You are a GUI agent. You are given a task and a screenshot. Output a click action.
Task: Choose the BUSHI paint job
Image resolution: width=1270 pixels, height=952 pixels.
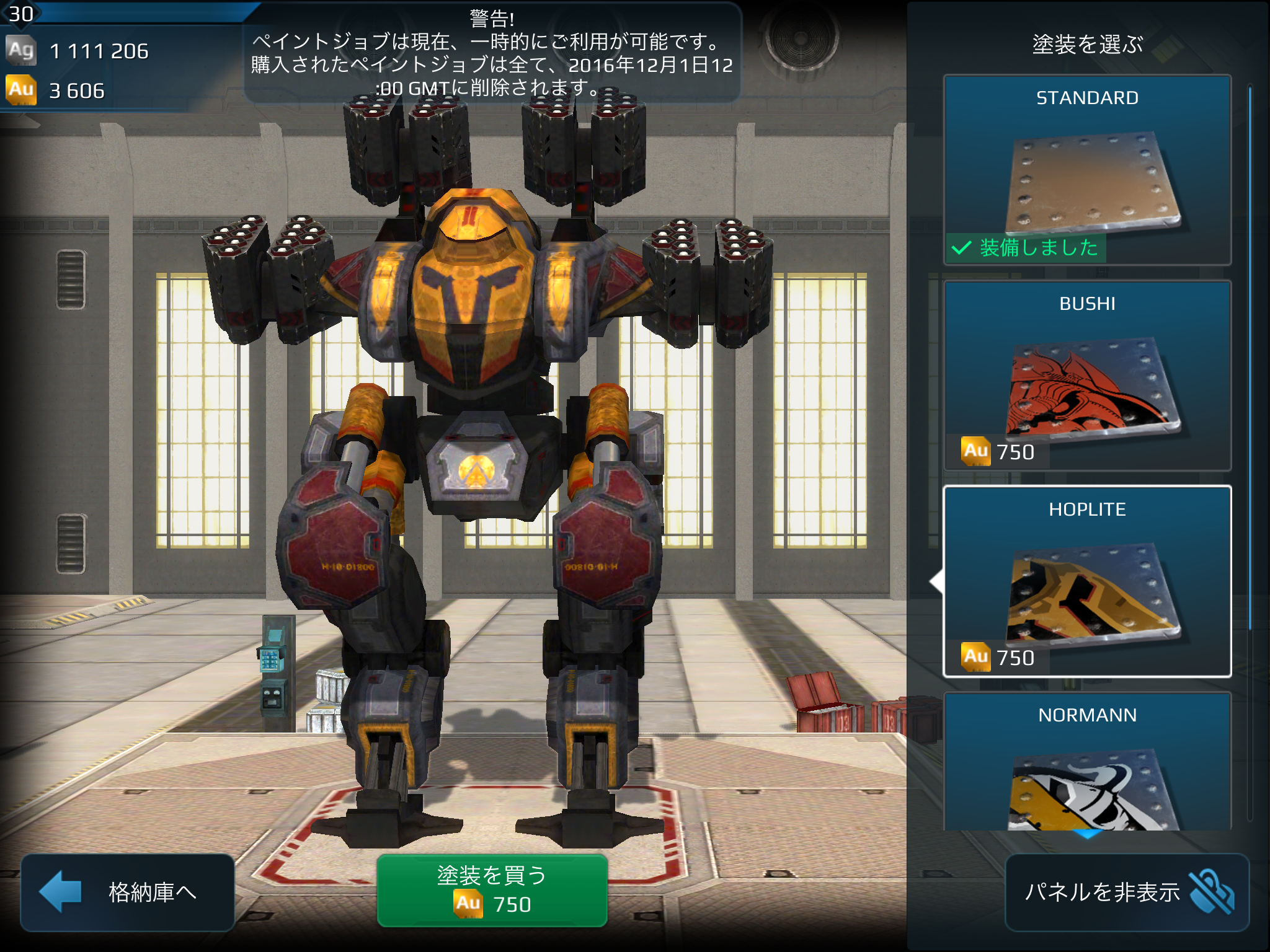[1087, 376]
